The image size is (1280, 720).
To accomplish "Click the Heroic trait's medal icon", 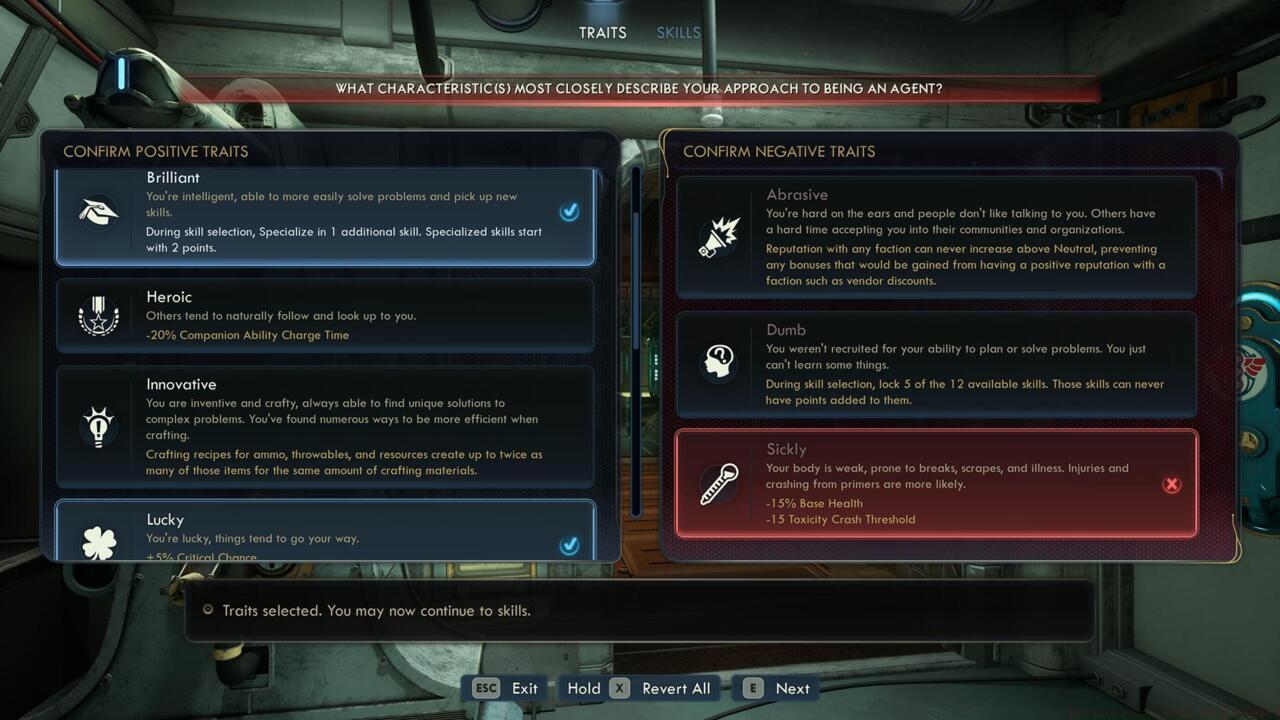I will [x=97, y=316].
